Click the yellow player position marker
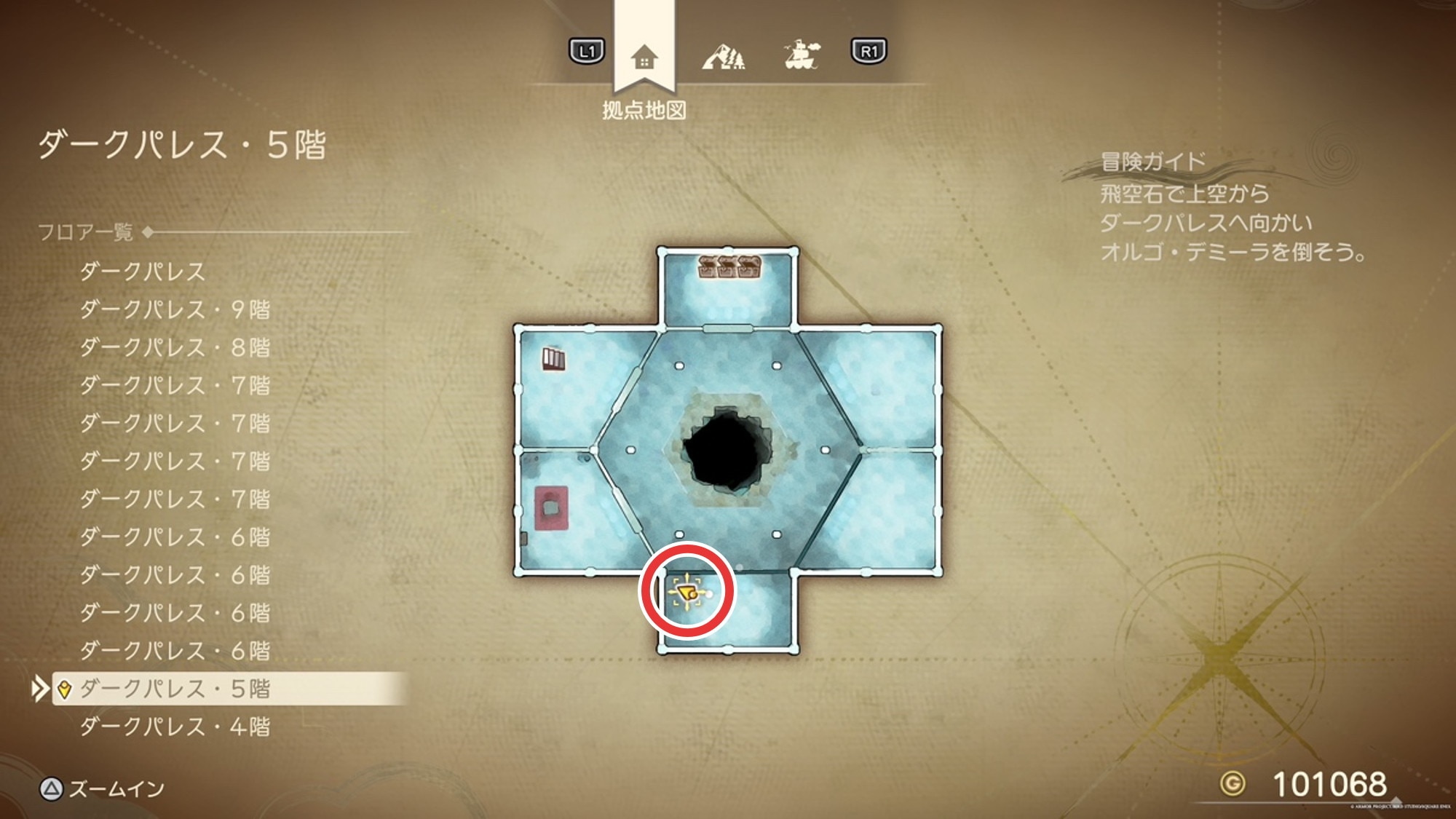Image resolution: width=1456 pixels, height=819 pixels. [687, 593]
